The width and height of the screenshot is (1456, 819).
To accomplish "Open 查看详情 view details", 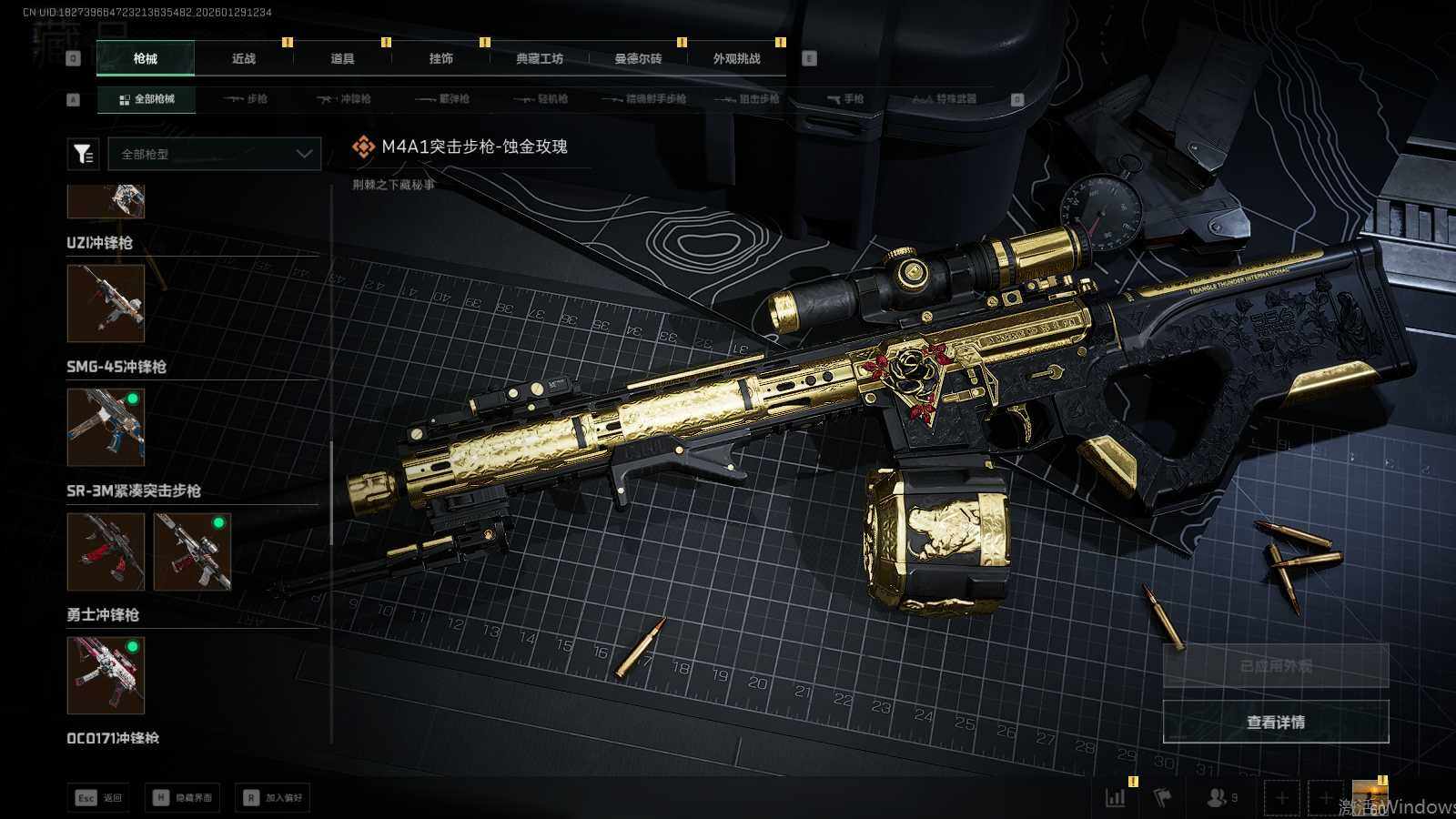I will (x=1276, y=722).
